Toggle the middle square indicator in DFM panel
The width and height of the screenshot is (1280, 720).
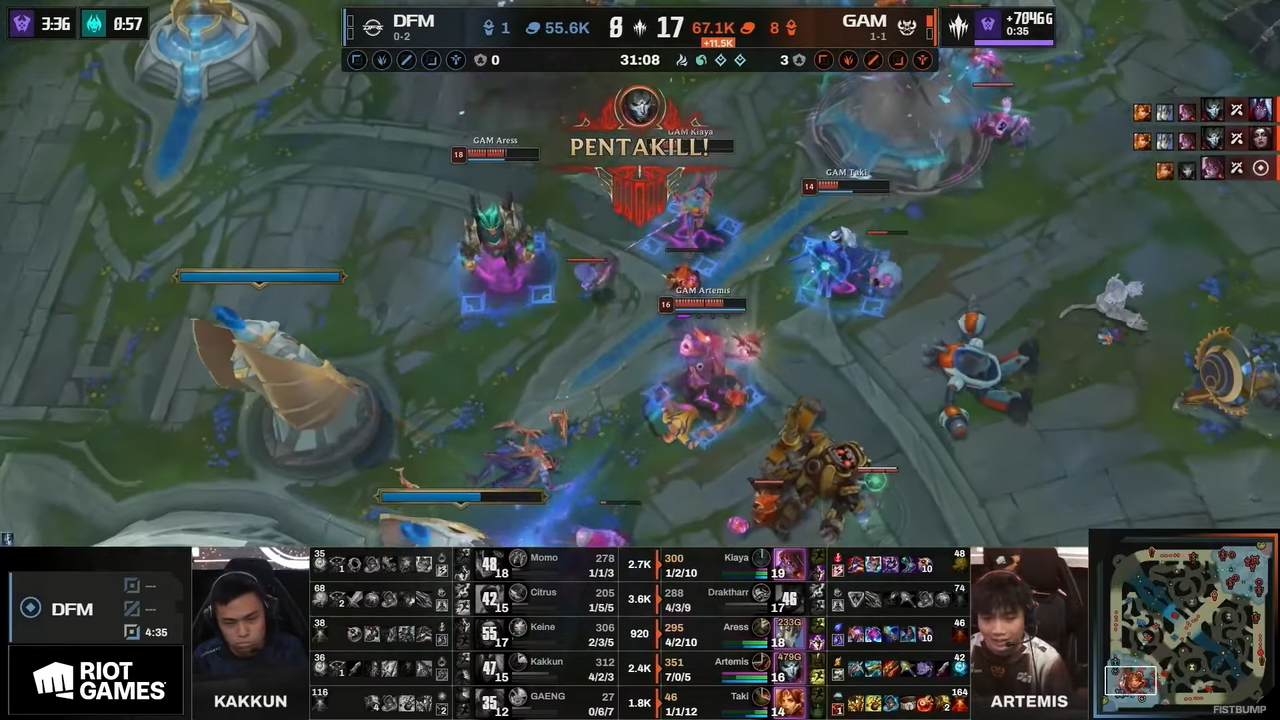(132, 609)
